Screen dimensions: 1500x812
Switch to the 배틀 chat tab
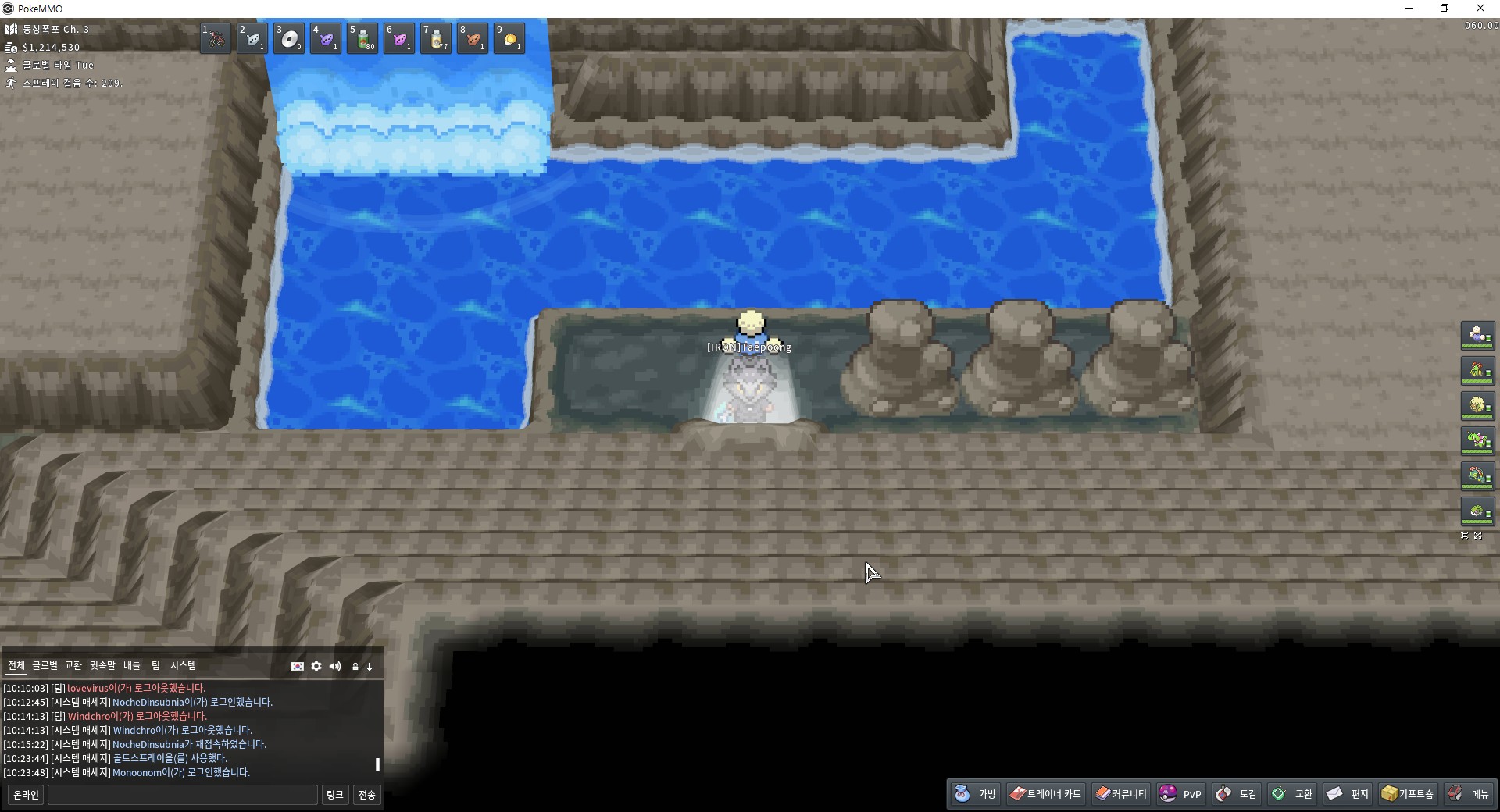tap(132, 665)
